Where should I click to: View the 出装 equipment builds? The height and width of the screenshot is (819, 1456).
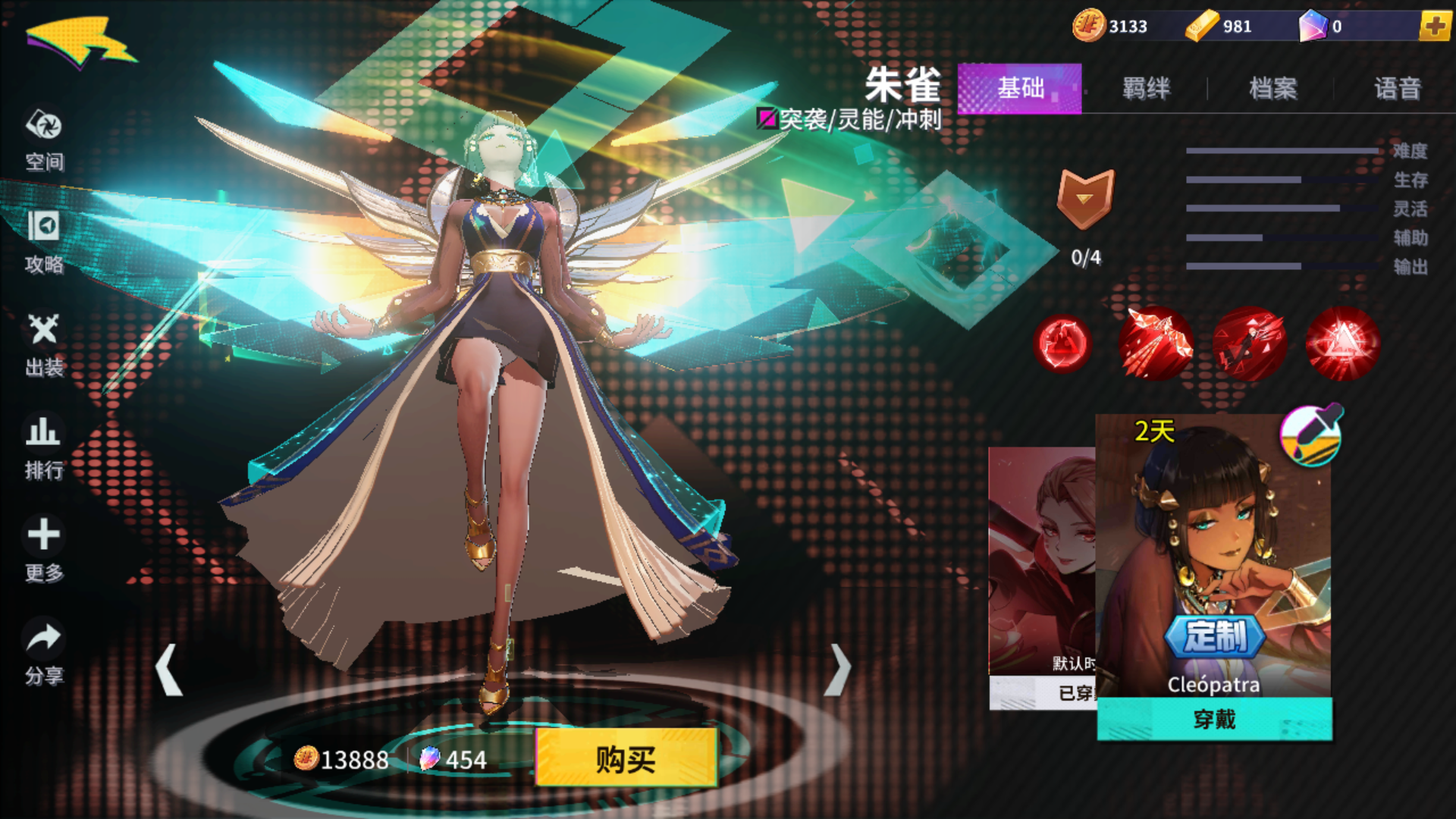(44, 345)
